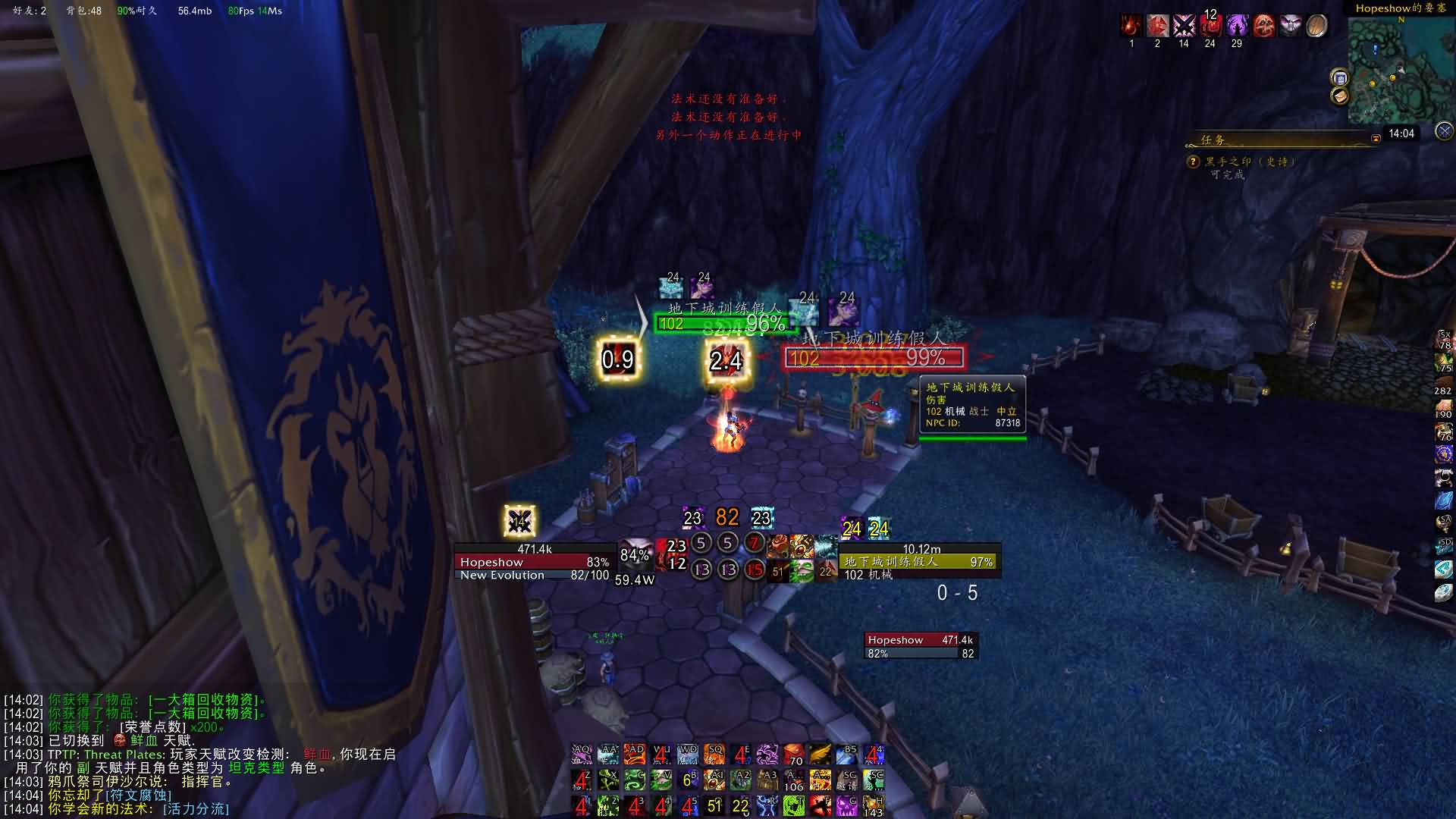Click the crossed-swords button below the minimap
Viewport: 1456px width, 819px height.
[1444, 130]
